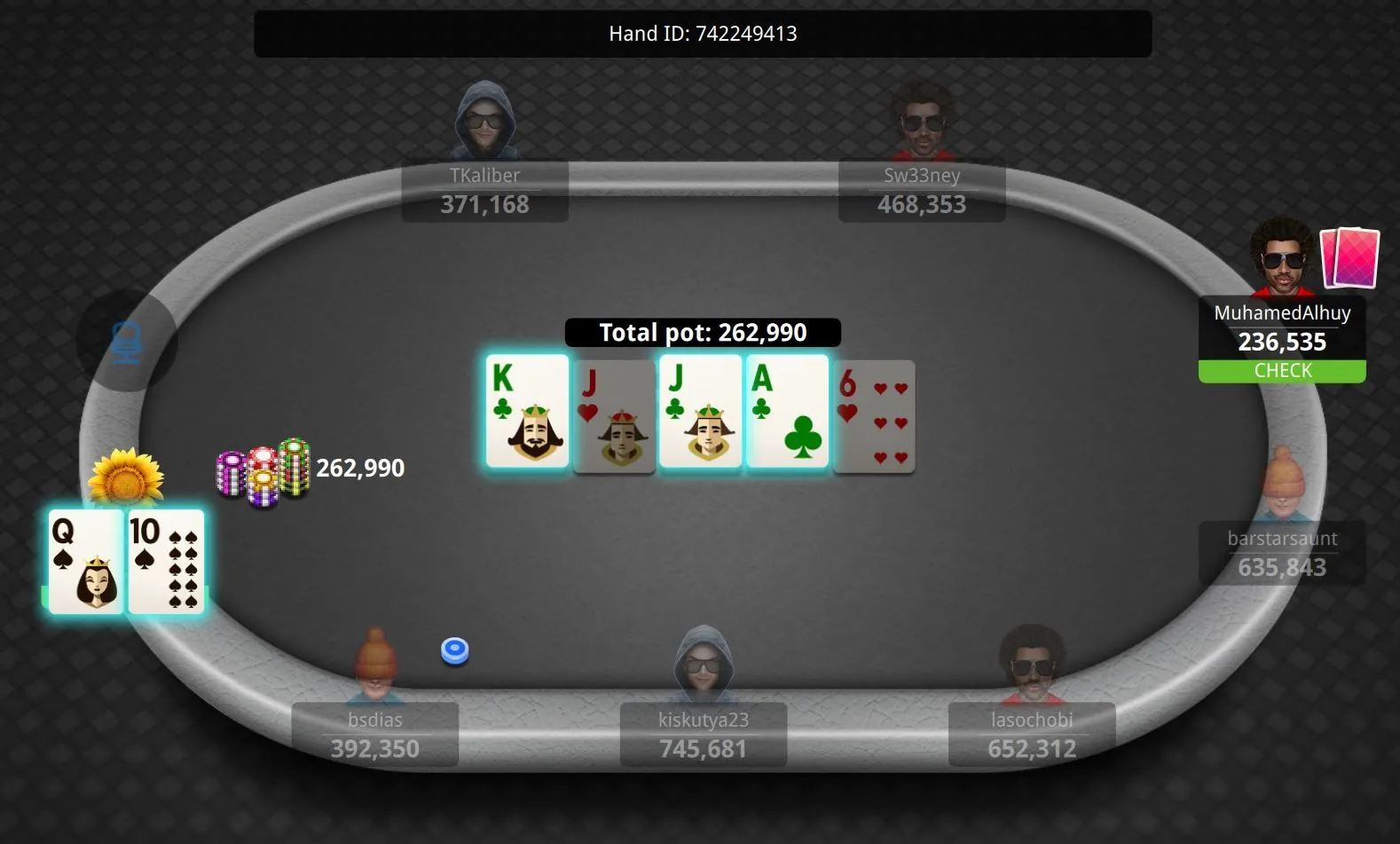Click the sunflower player avatar
The width and height of the screenshot is (1400, 844).
126,477
